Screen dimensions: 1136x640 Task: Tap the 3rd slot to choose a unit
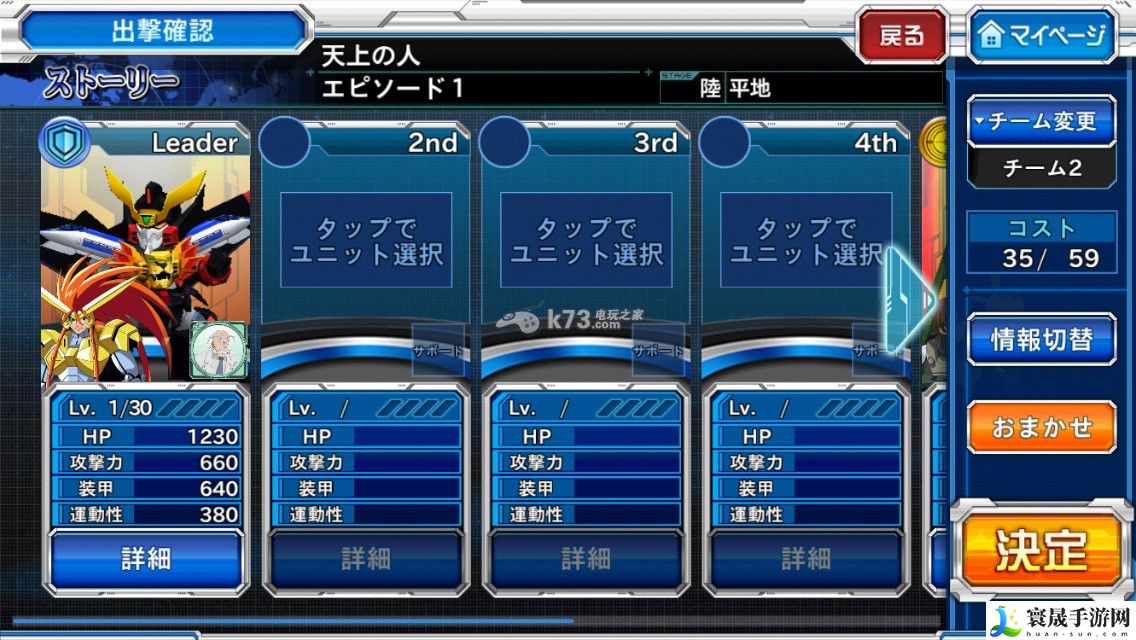tap(586, 241)
